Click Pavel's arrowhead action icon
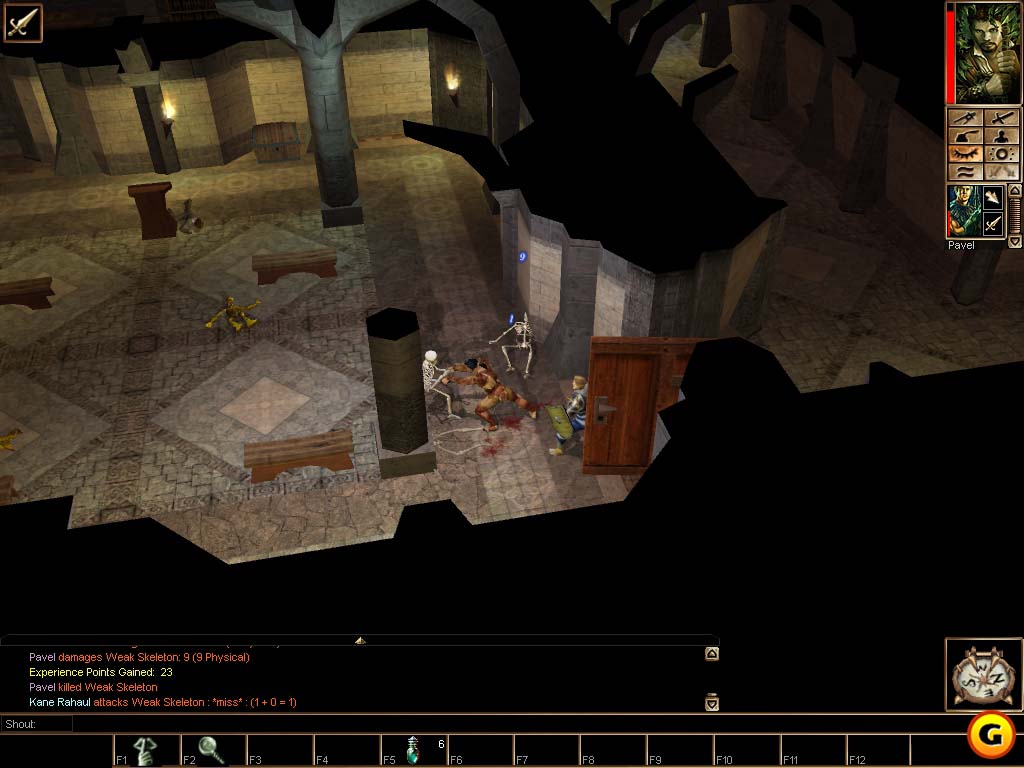 992,198
